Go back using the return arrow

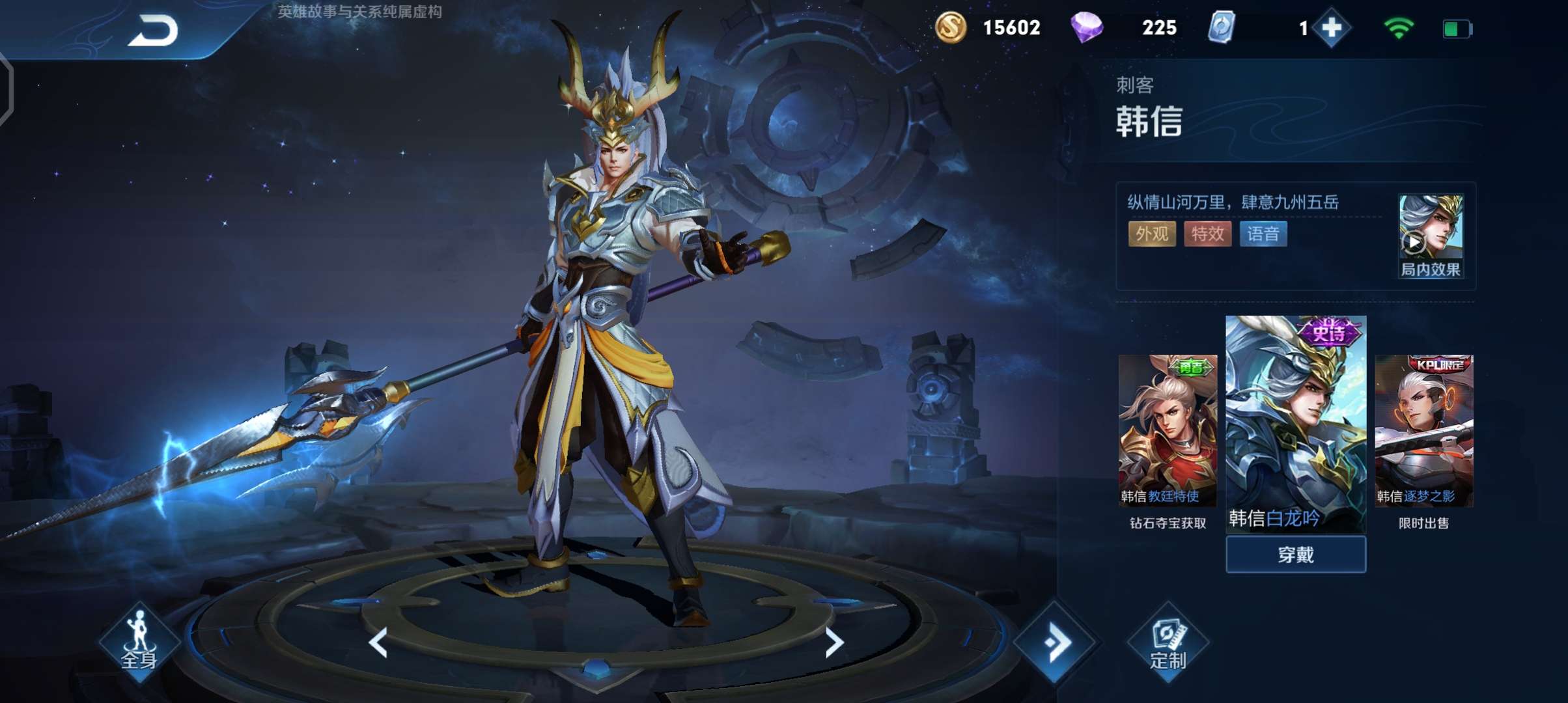[x=154, y=30]
